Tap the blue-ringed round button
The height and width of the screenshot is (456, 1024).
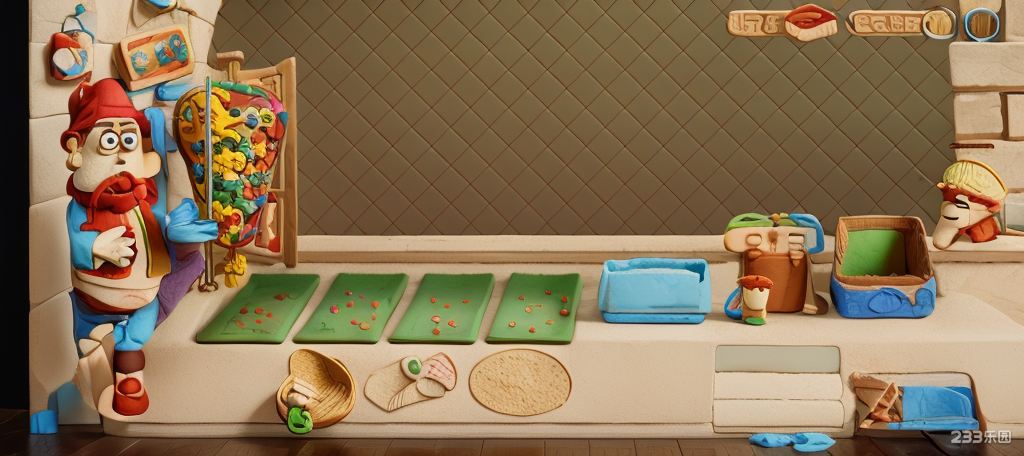pyautogui.click(x=981, y=23)
